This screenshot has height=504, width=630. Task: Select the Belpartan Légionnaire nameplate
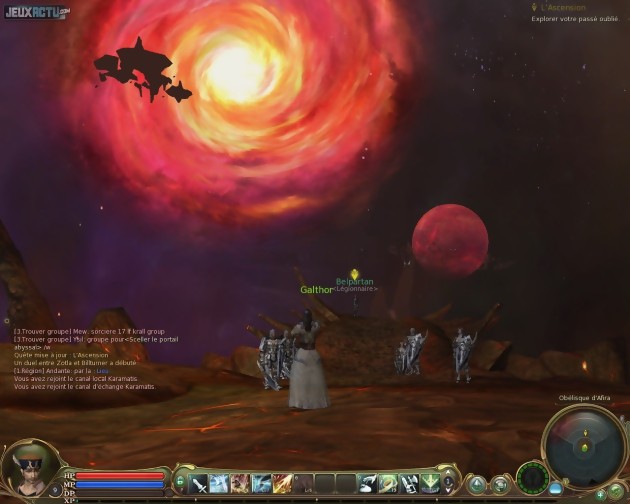pyautogui.click(x=355, y=285)
